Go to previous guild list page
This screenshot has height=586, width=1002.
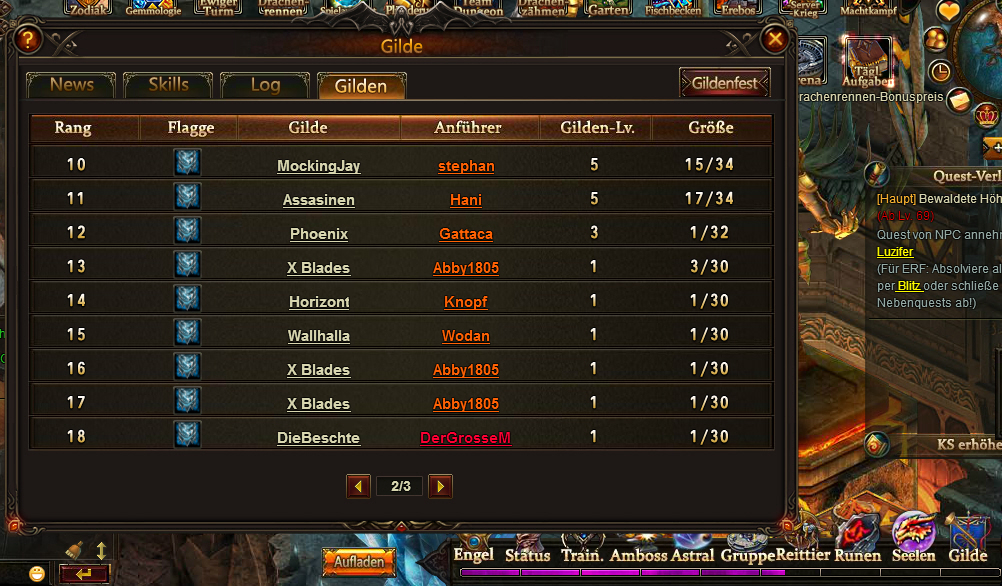coord(359,486)
